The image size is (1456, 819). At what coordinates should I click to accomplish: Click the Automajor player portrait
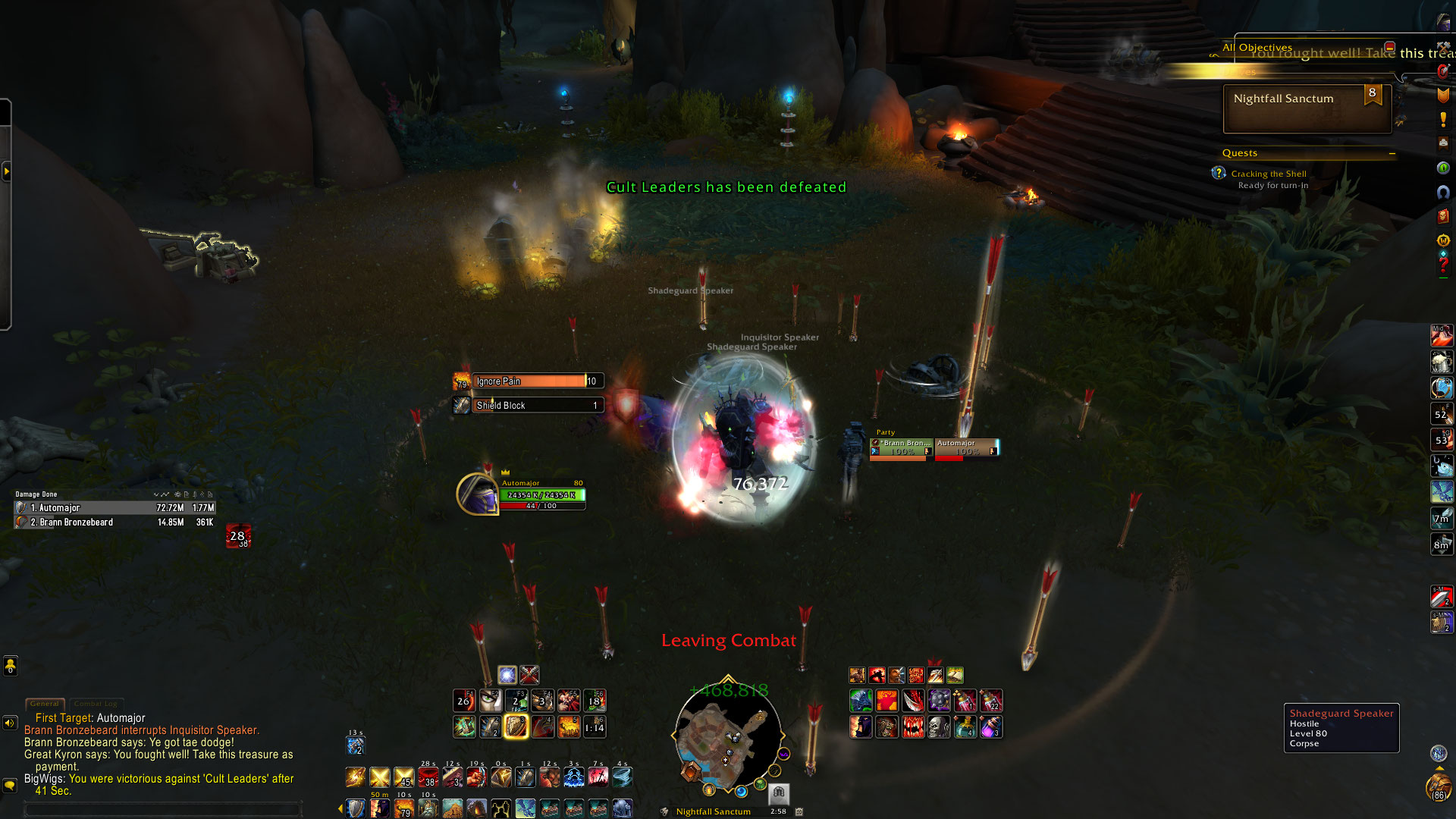476,494
